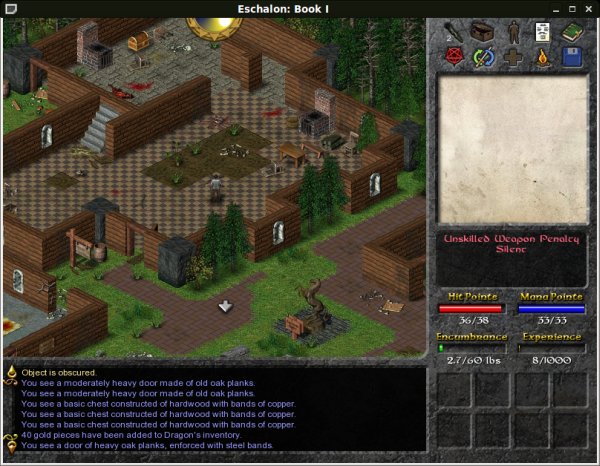600x466 pixels.
Task: Click the blue floppy disk save icon
Action: tap(571, 57)
